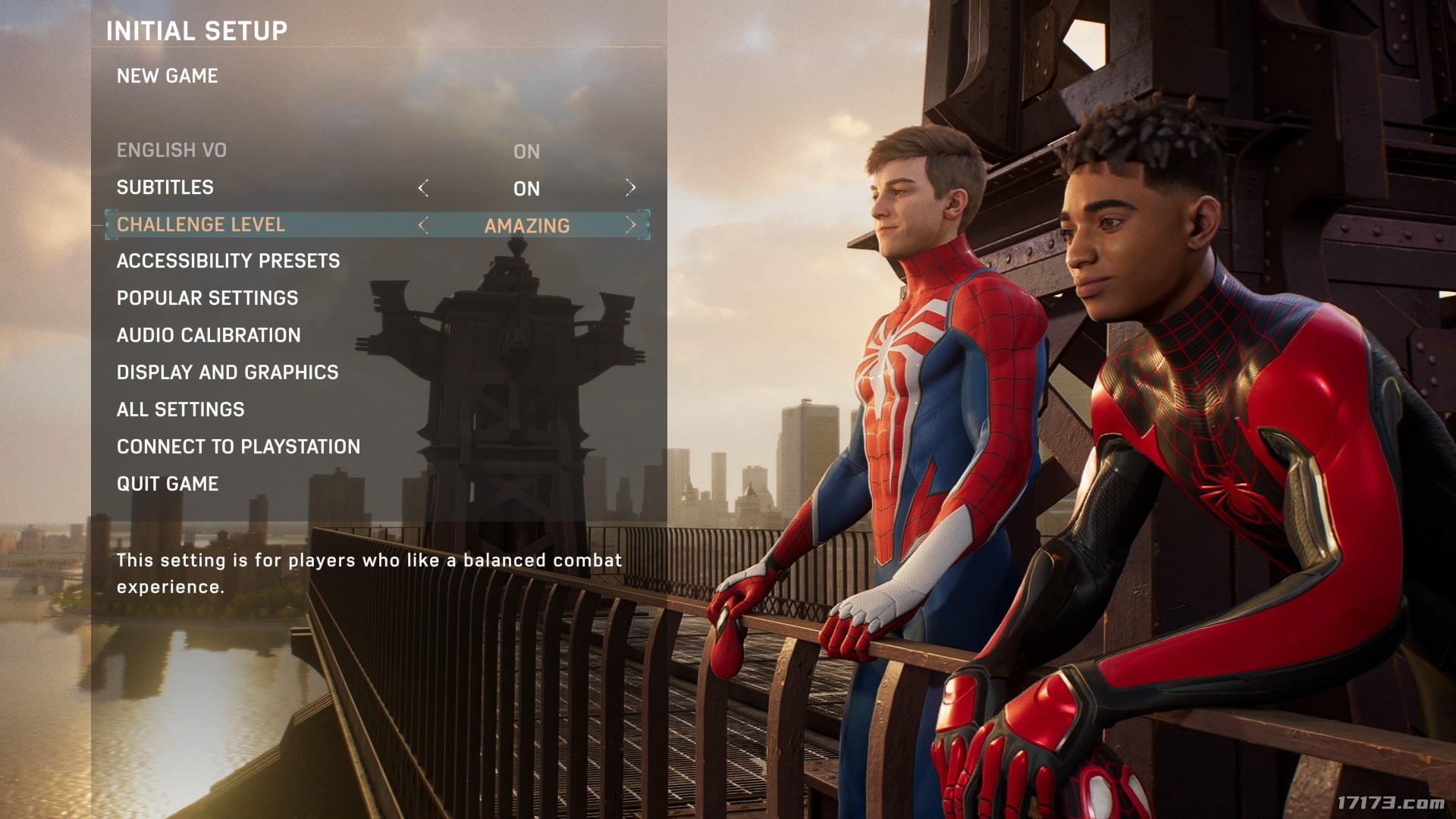This screenshot has width=1456, height=819.
Task: Quit Game from the setup menu
Action: (x=168, y=484)
